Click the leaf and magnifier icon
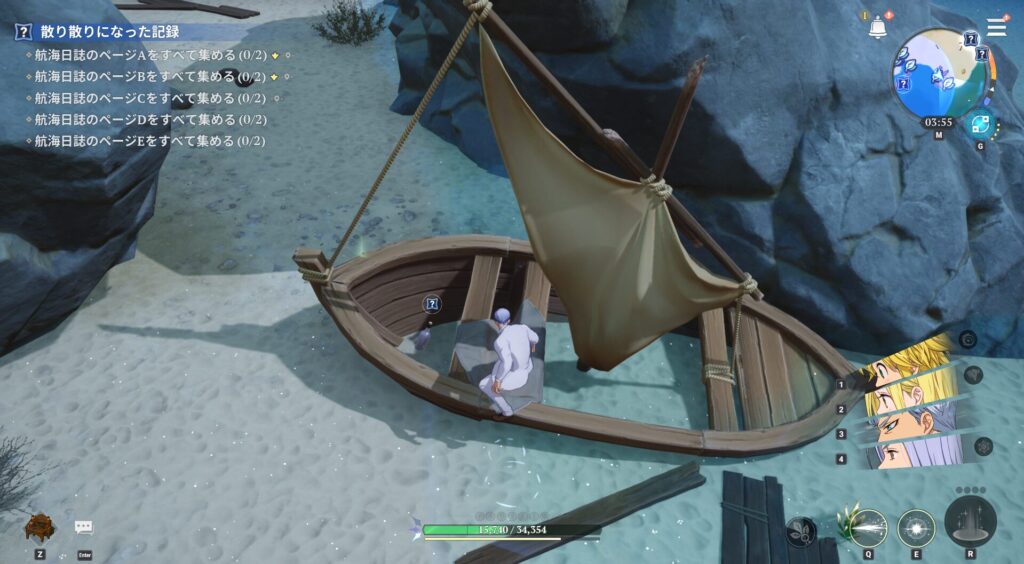1024x564 pixels. [801, 532]
